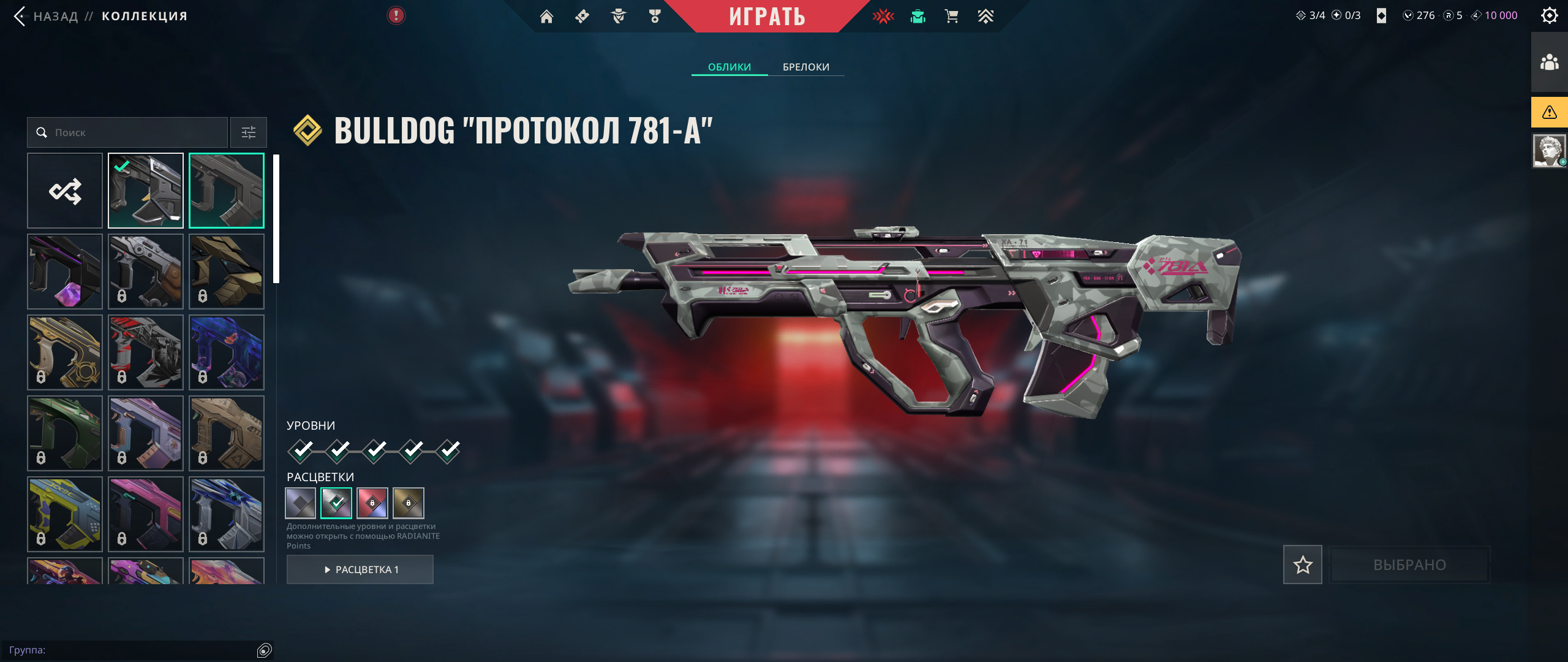Viewport: 1568px width, 662px height.
Task: Choose the random skin shuffle tile
Action: (x=65, y=191)
